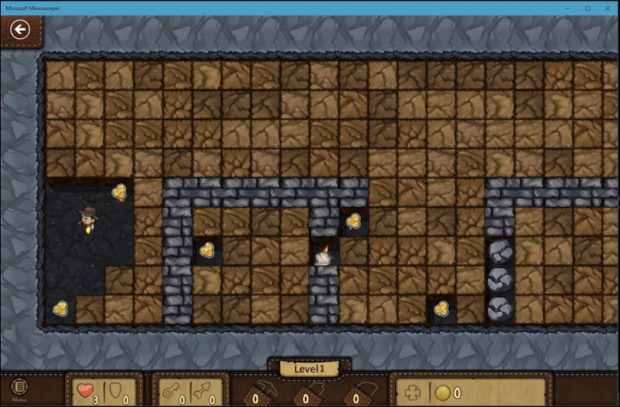Open the Menu button
Image resolution: width=620 pixels, height=407 pixels.
[19, 388]
